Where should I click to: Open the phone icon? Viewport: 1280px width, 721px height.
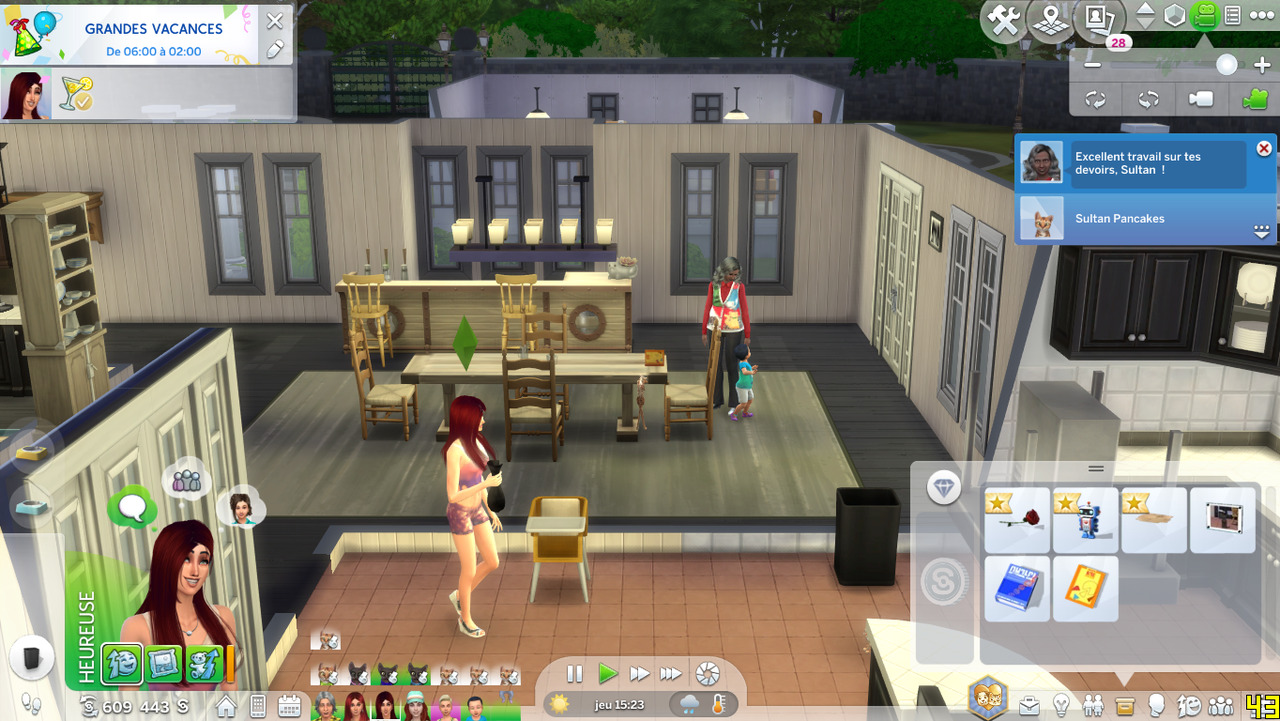[x=258, y=706]
